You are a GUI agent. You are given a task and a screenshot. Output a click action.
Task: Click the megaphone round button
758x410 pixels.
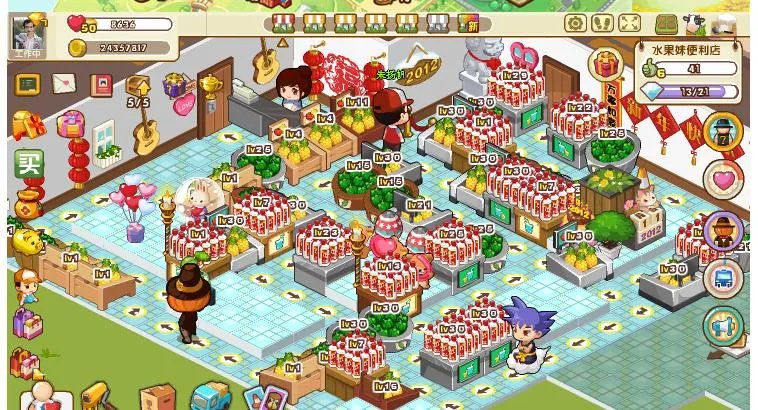click(x=722, y=326)
